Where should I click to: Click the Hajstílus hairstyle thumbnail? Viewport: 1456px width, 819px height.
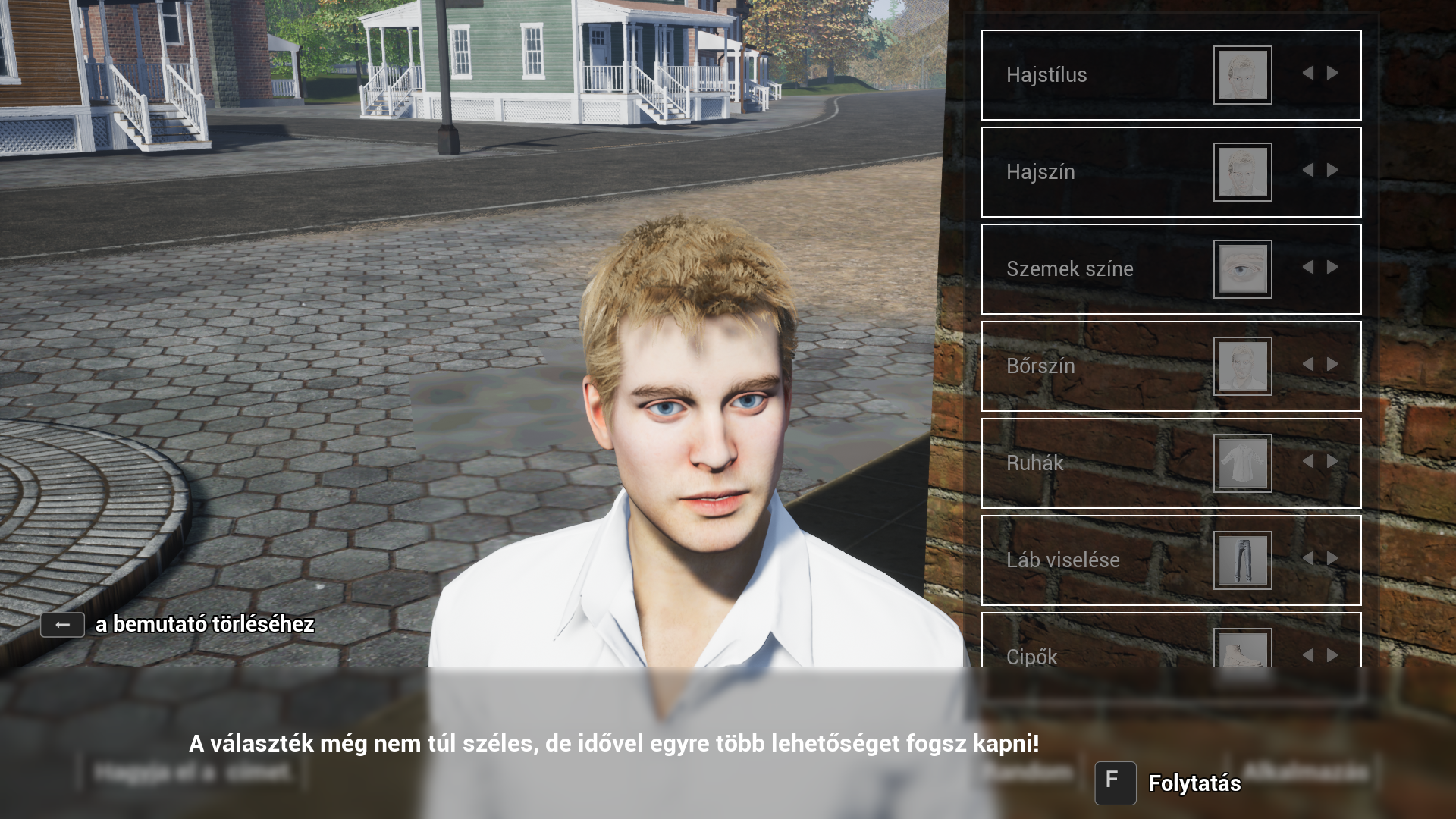(1242, 75)
